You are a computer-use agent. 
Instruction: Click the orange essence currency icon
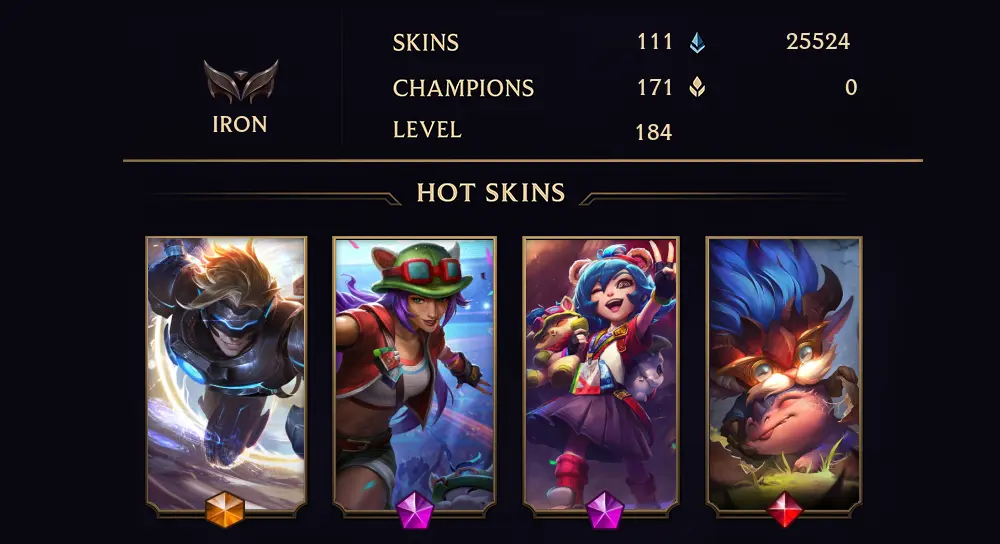click(x=697, y=88)
